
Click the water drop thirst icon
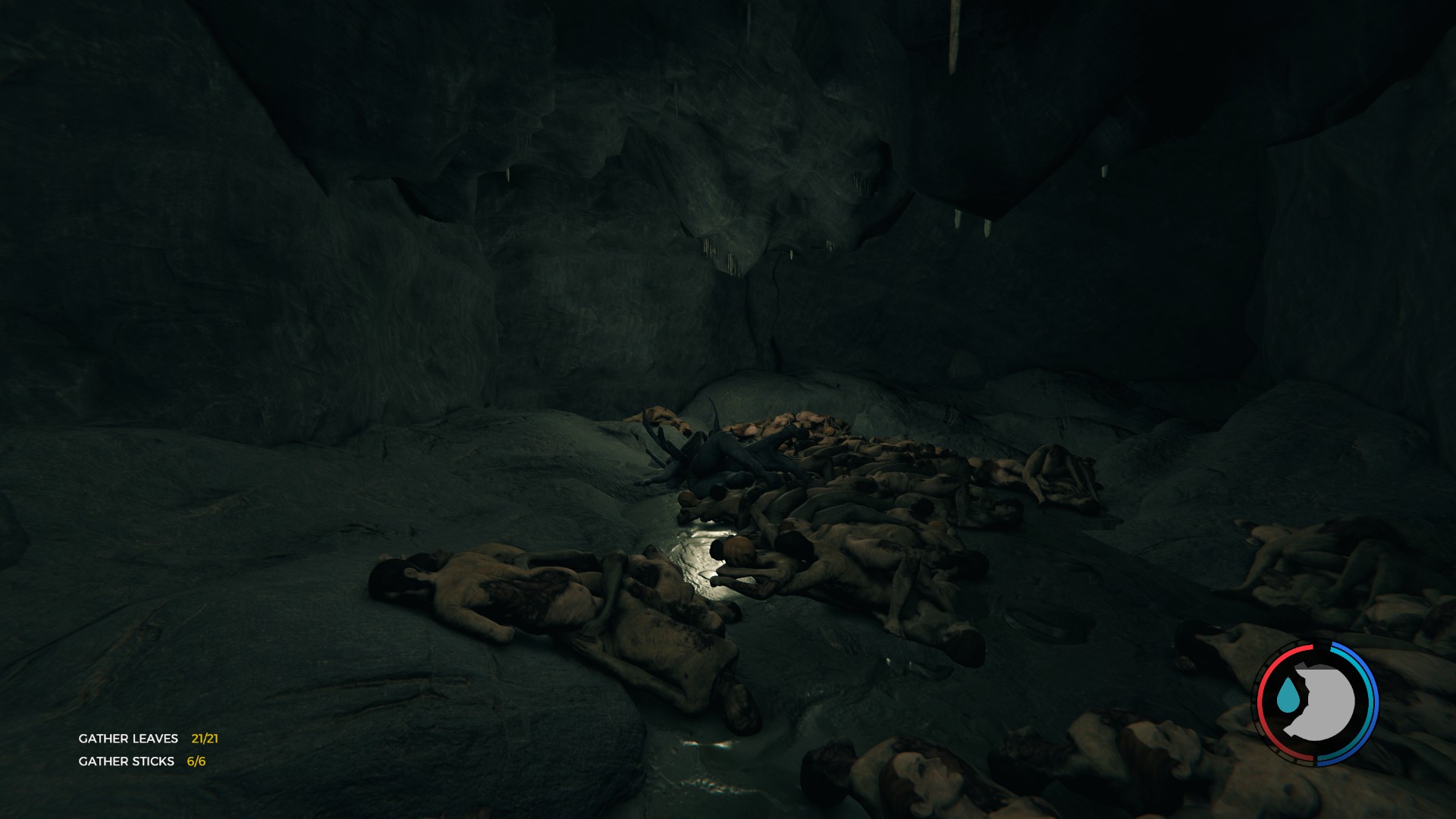[1287, 695]
